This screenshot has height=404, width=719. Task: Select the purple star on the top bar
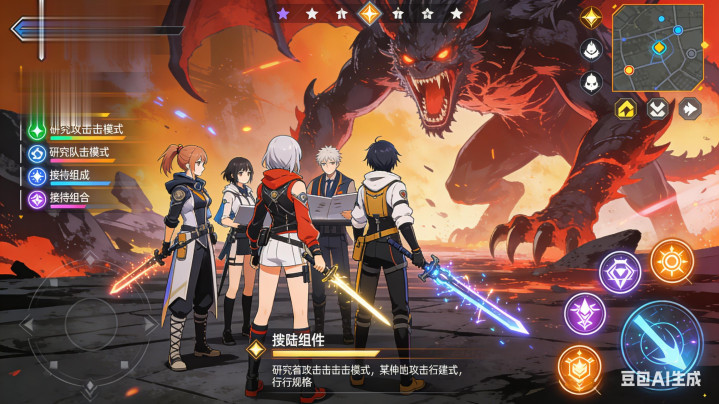(x=283, y=14)
